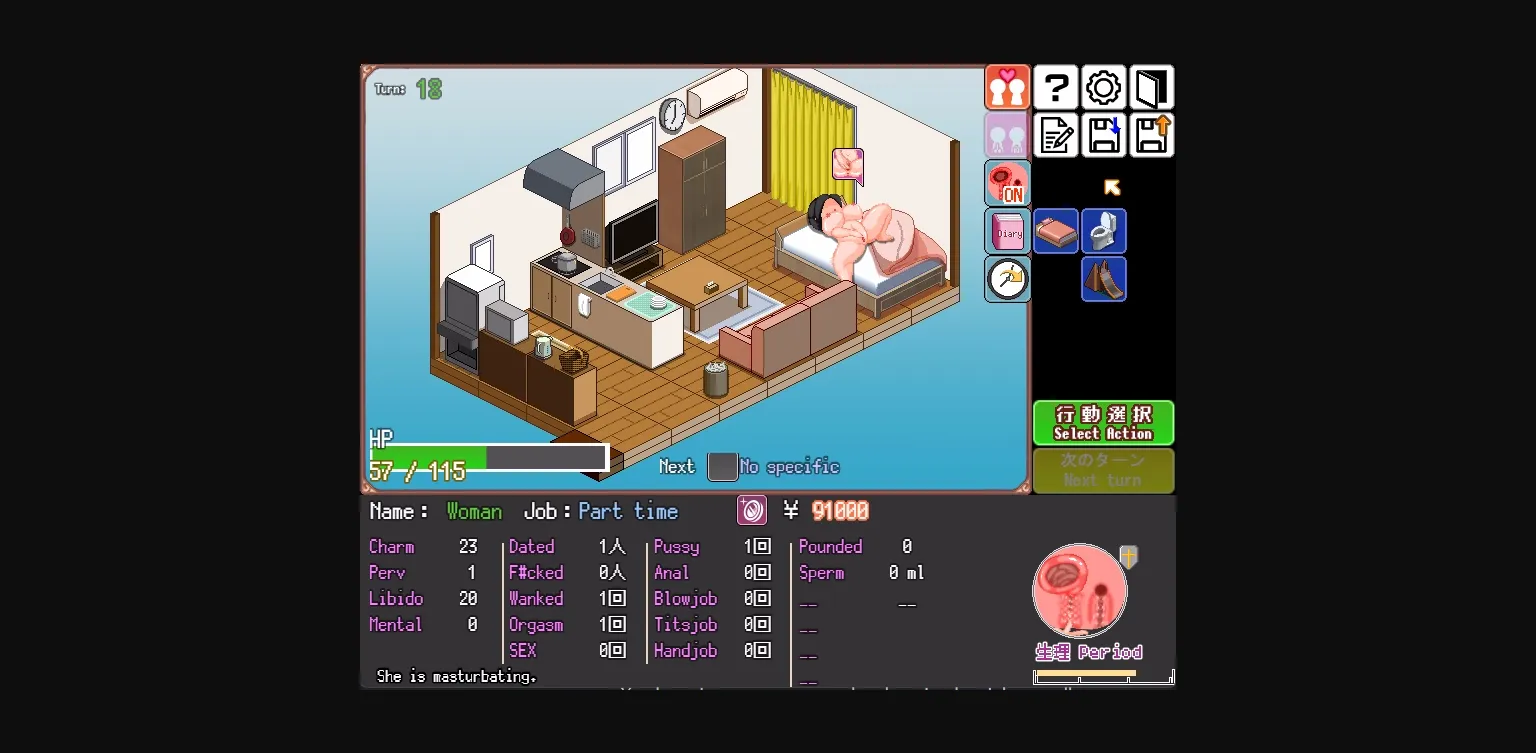Open the clock time-skip tool
1536x753 pixels.
tap(1007, 279)
